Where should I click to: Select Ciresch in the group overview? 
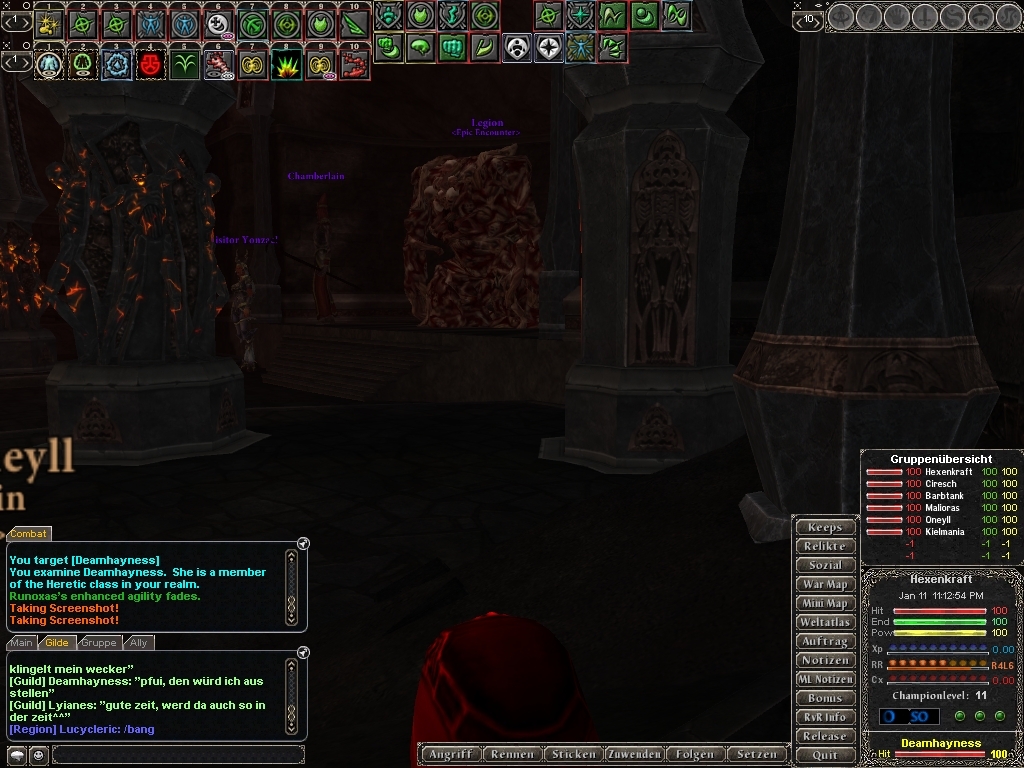940,484
